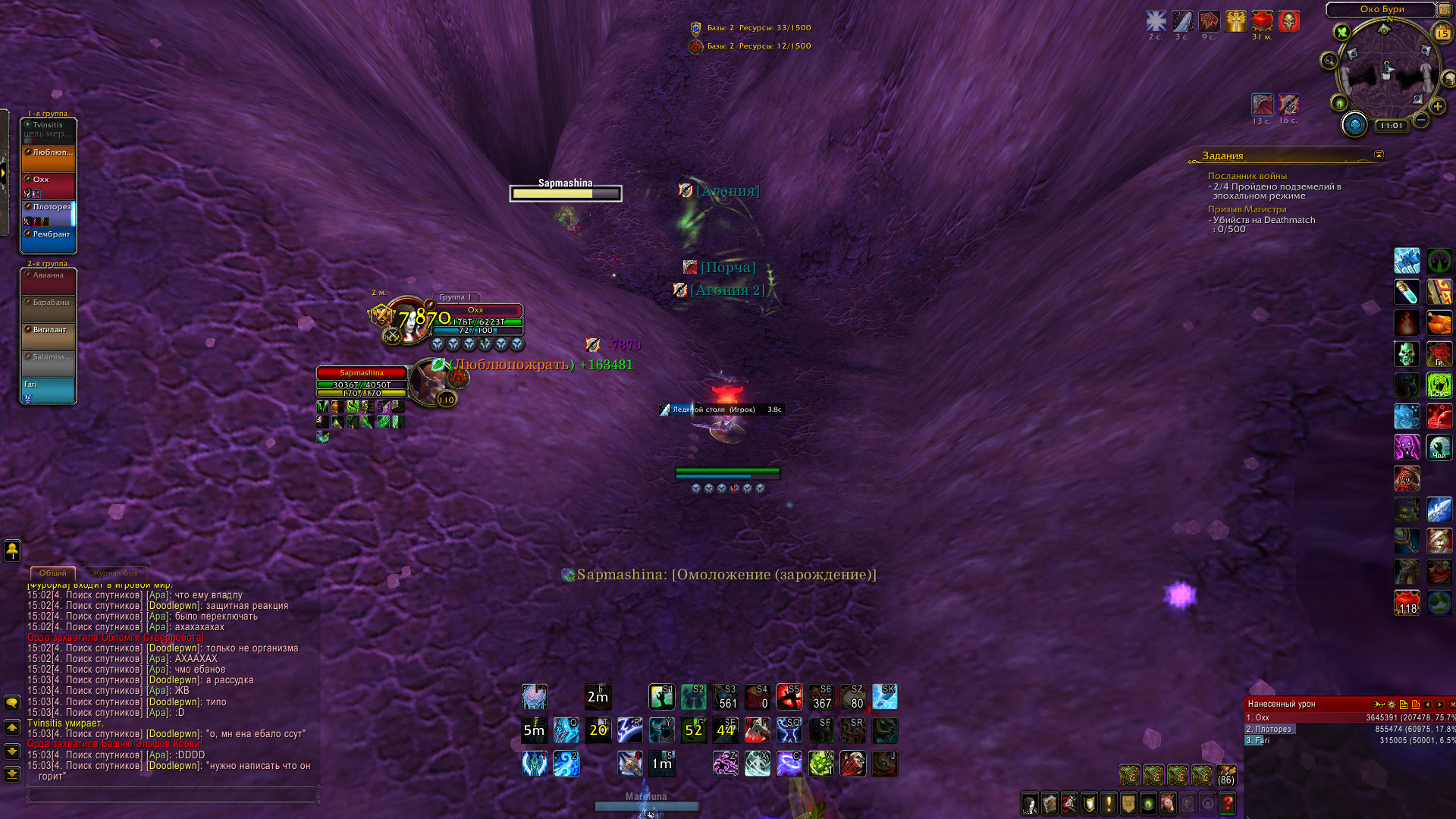Screen dimensions: 1456x819
Task: Use the blue swirl ability on key 2
Action: (x=566, y=764)
